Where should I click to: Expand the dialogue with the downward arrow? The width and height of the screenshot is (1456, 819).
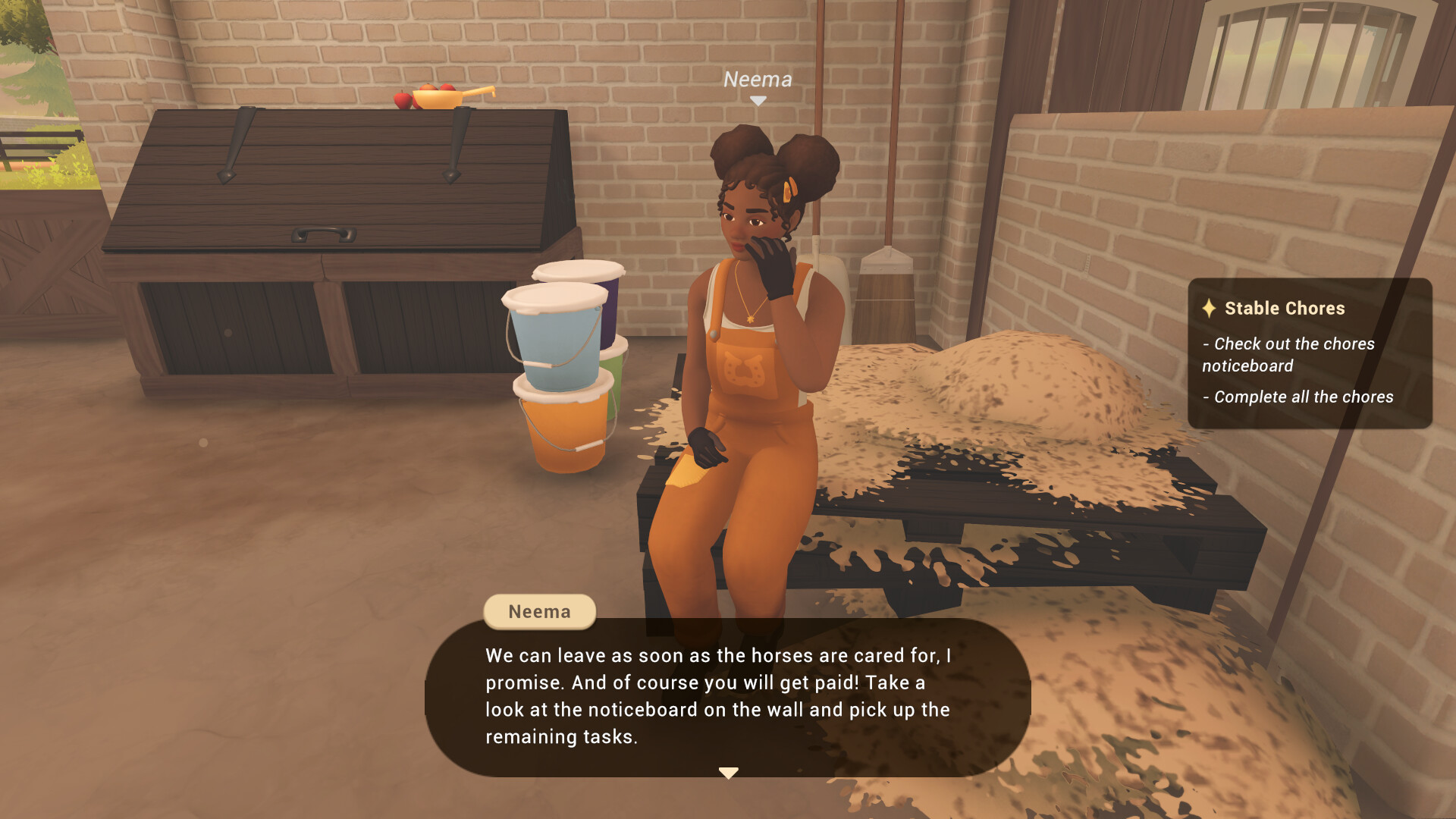pos(728,772)
